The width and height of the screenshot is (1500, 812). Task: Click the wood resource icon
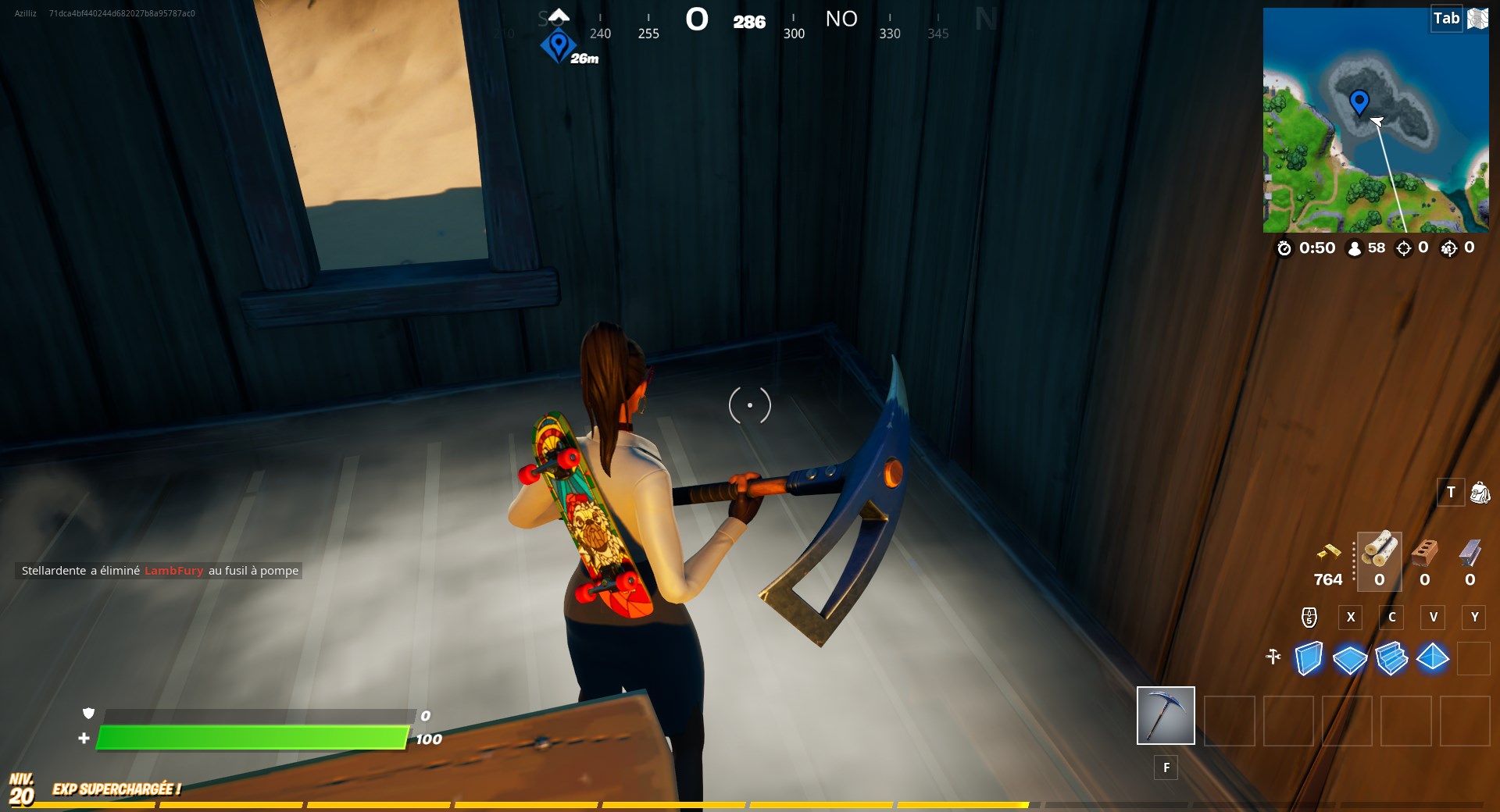[1378, 556]
